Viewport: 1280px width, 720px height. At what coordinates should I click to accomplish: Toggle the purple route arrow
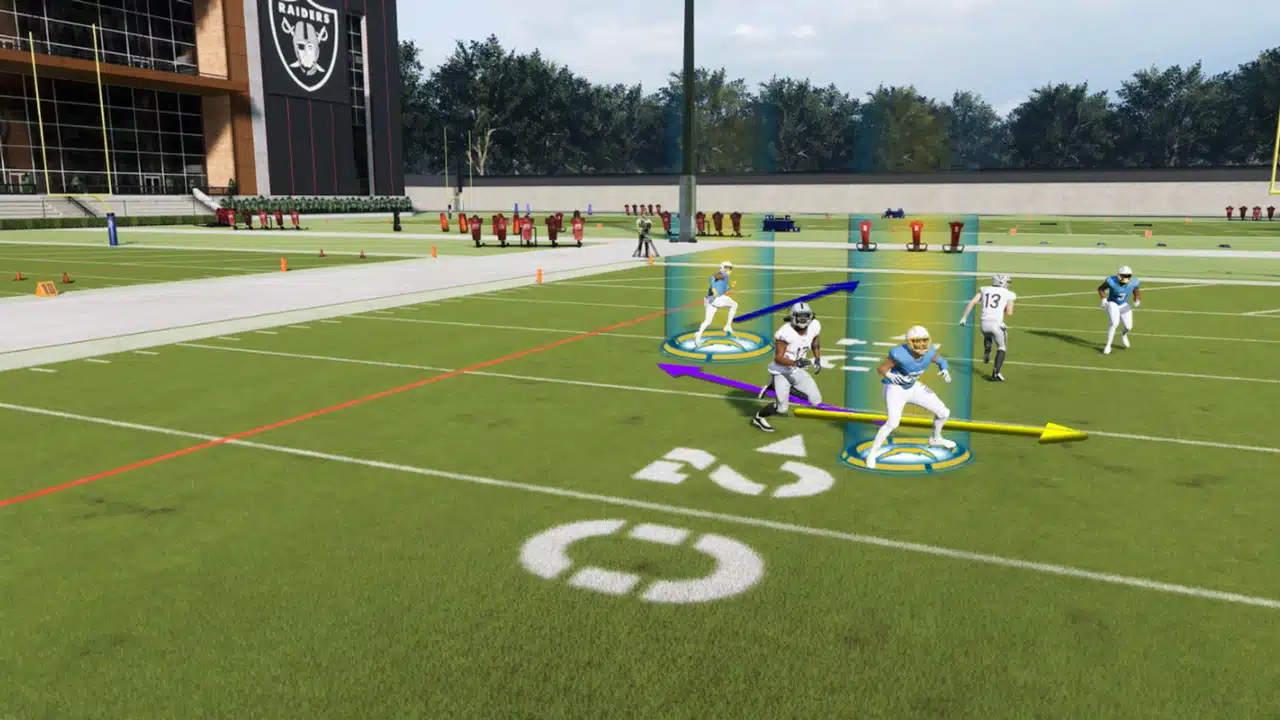(720, 380)
